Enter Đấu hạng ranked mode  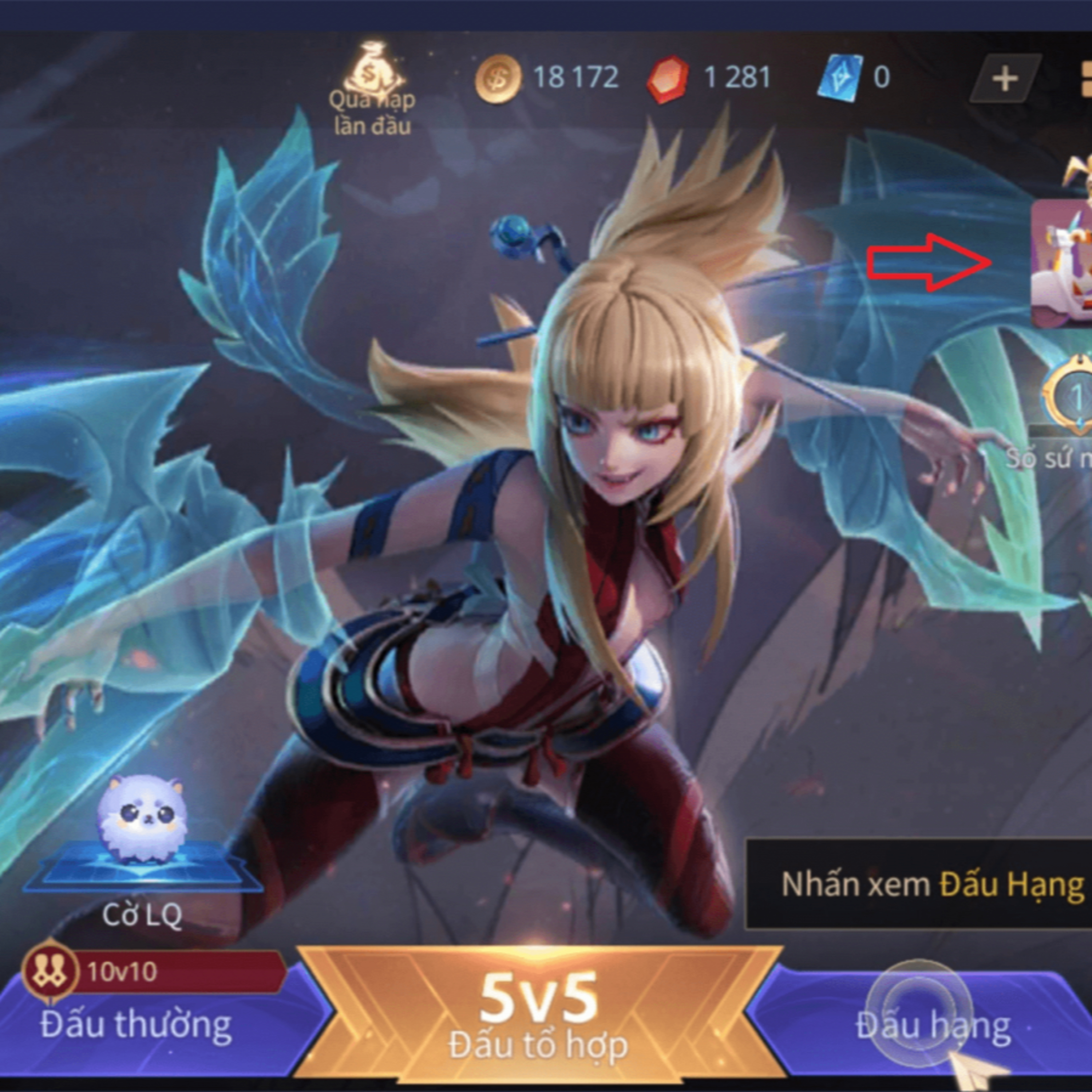click(933, 1024)
